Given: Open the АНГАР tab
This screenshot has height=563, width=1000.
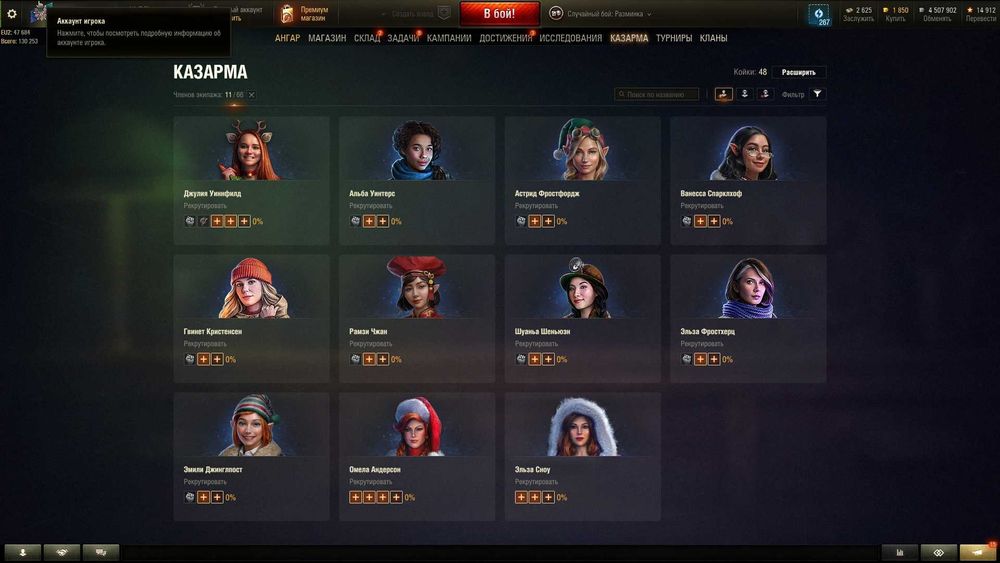Looking at the screenshot, I should (287, 38).
